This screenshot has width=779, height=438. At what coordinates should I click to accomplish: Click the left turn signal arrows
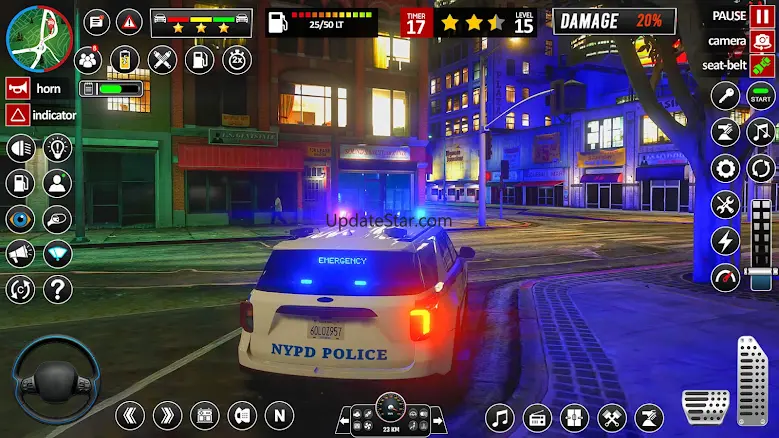(130, 415)
